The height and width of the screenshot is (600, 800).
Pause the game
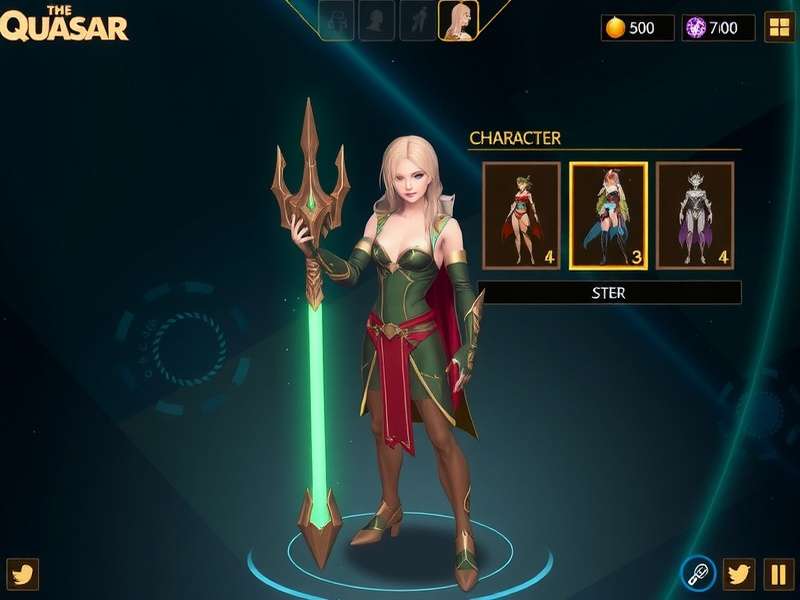(x=779, y=574)
